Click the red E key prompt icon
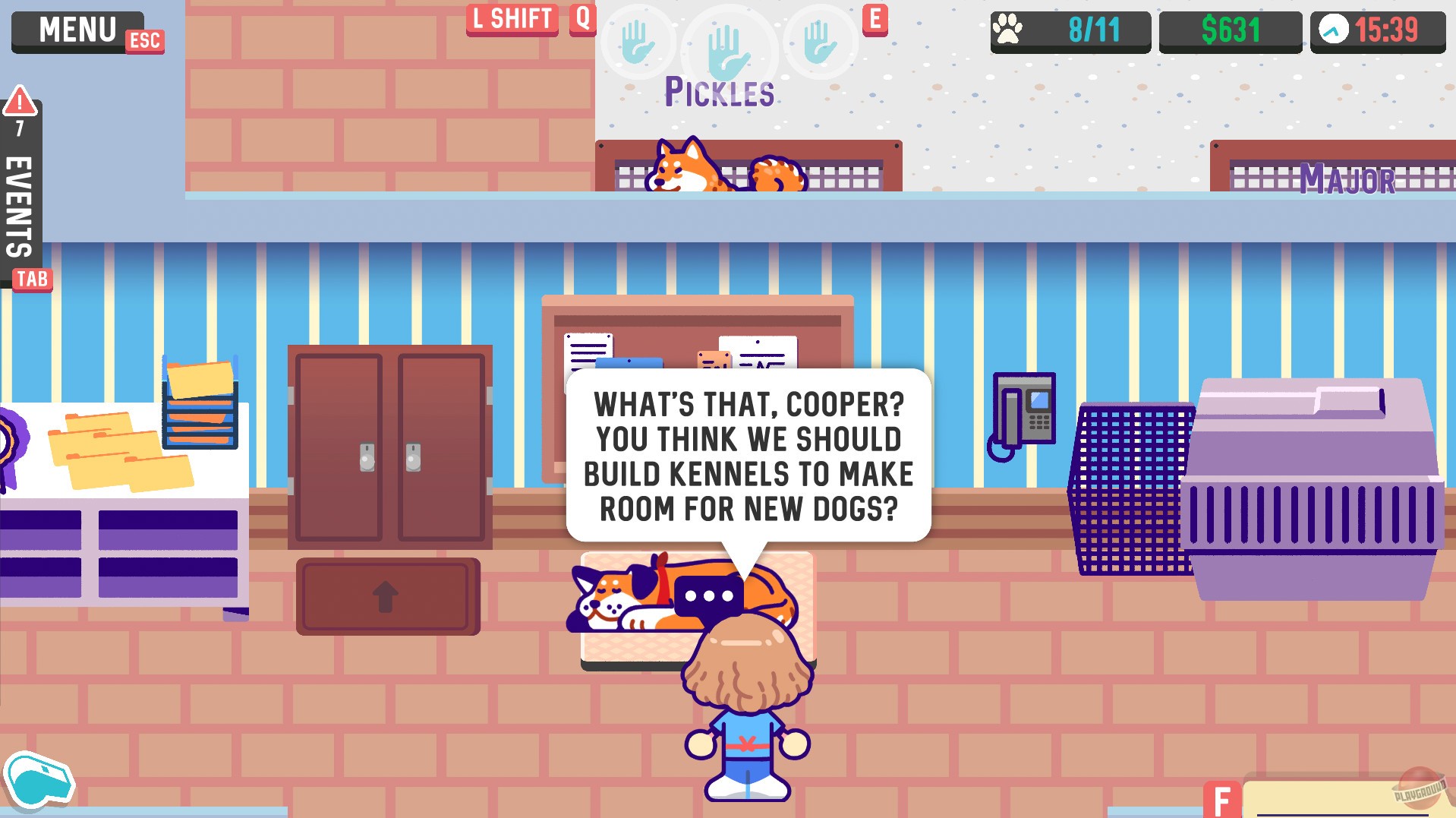The width and height of the screenshot is (1456, 818). tap(877, 21)
